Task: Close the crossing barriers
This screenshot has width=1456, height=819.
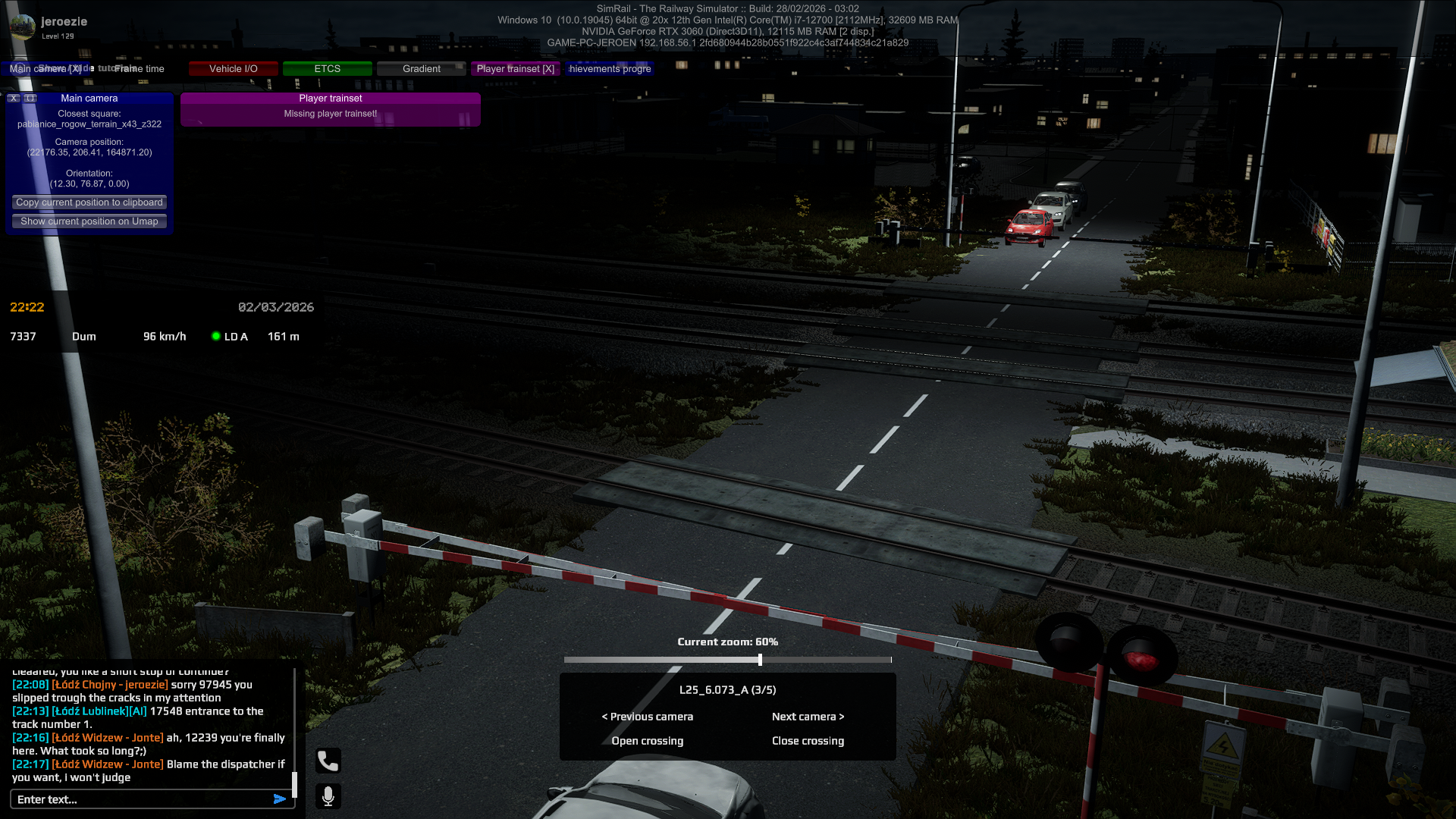Action: coord(808,741)
